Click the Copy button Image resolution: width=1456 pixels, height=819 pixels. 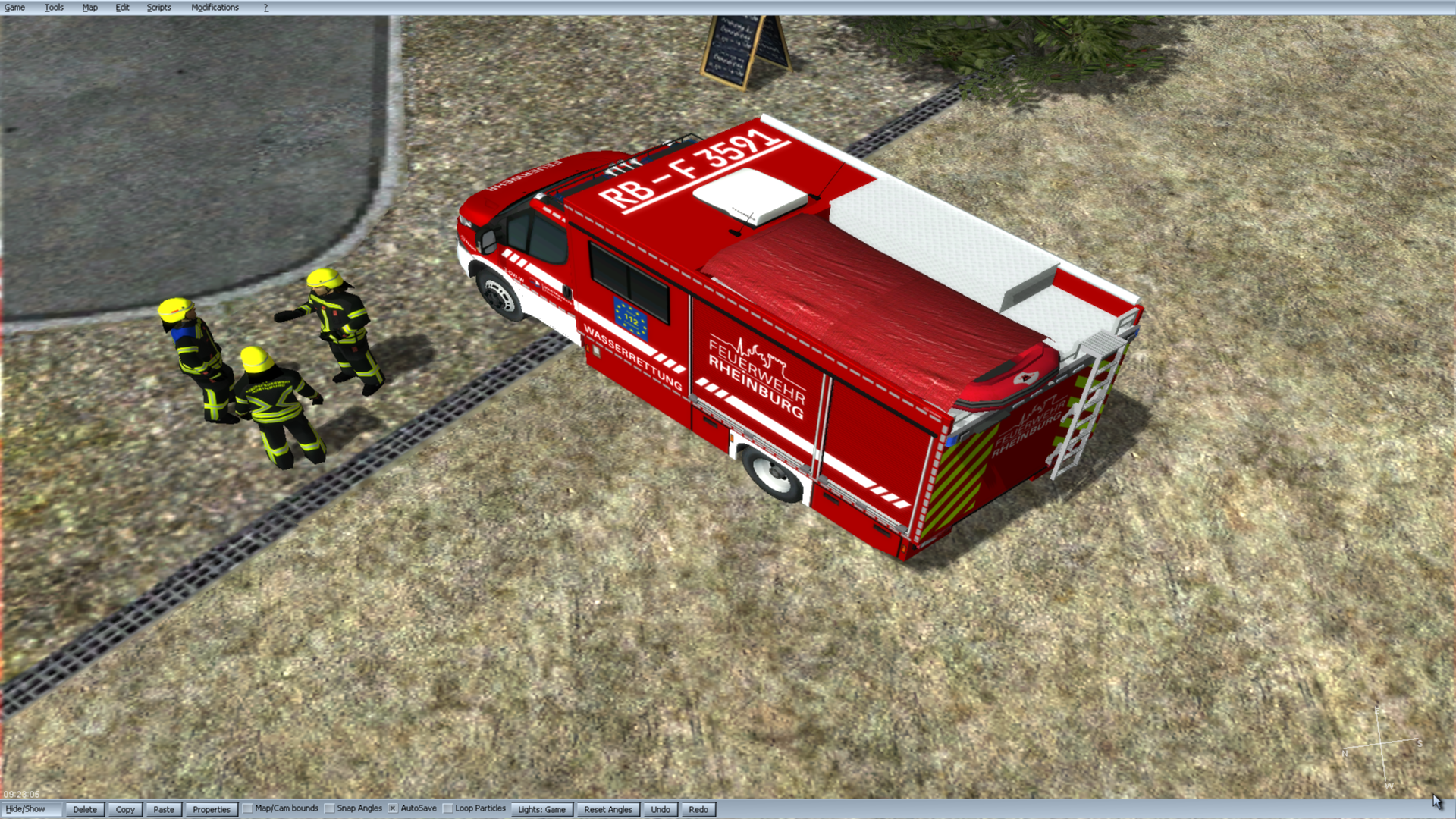[125, 810]
